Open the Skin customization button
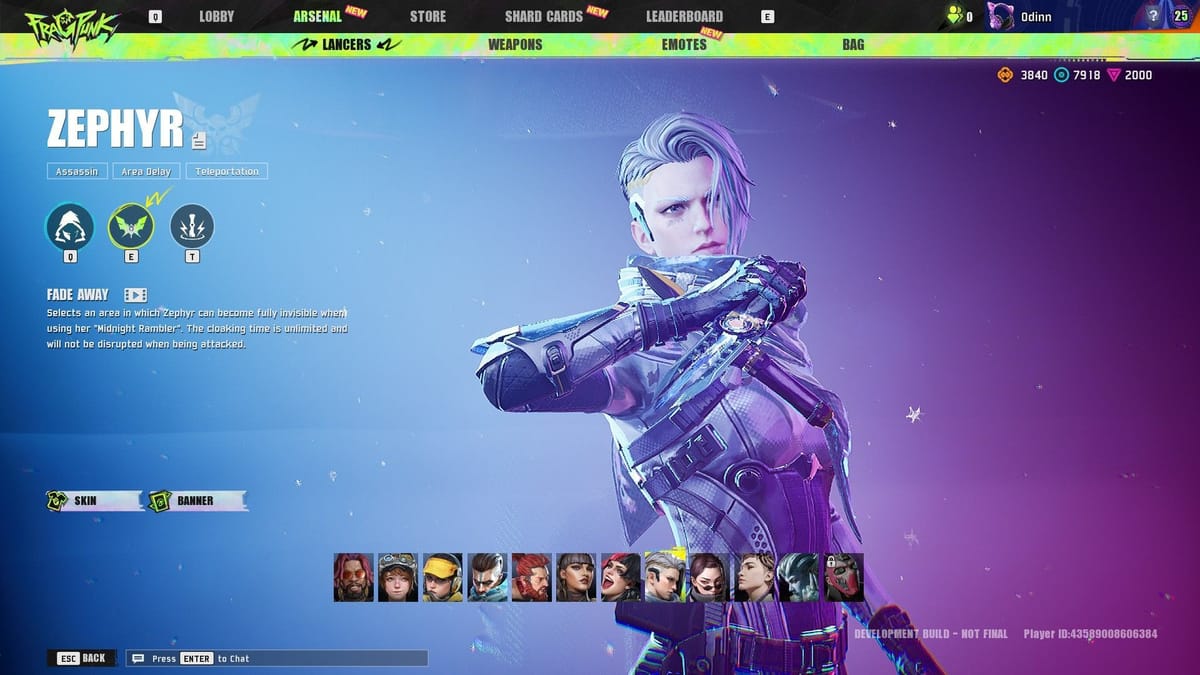 (94, 501)
